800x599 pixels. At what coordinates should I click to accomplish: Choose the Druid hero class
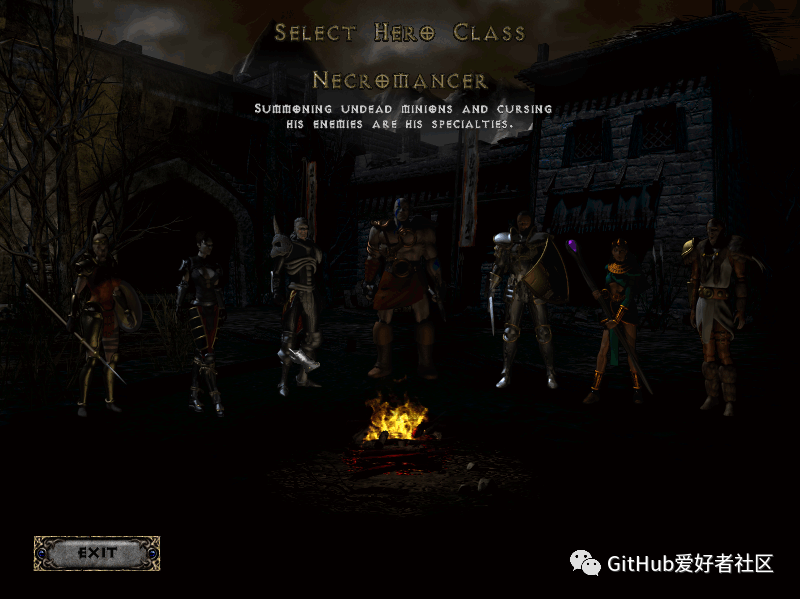pos(716,310)
